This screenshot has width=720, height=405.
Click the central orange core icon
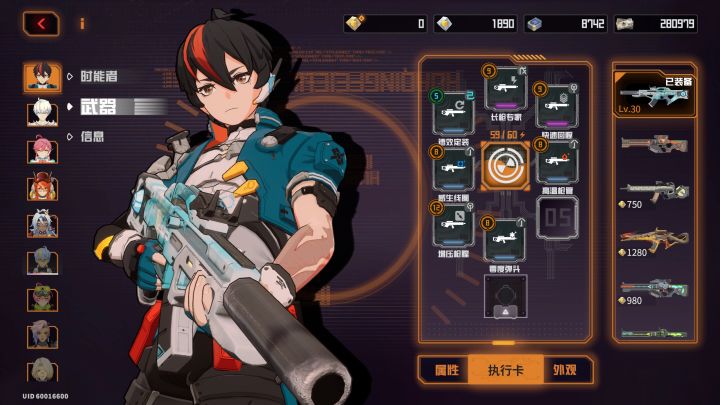pyautogui.click(x=505, y=166)
